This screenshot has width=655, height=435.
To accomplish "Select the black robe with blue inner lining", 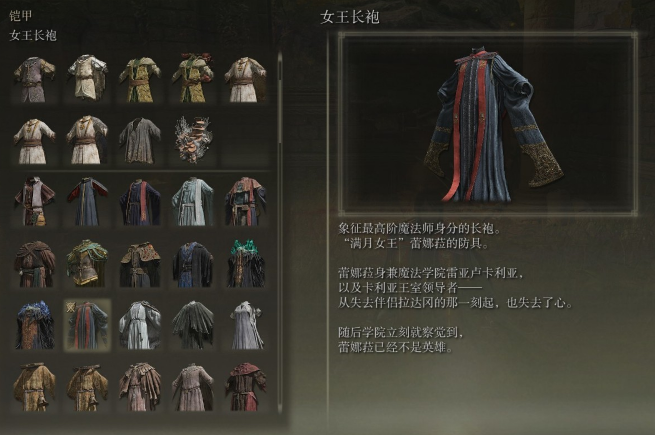I will click(192, 264).
